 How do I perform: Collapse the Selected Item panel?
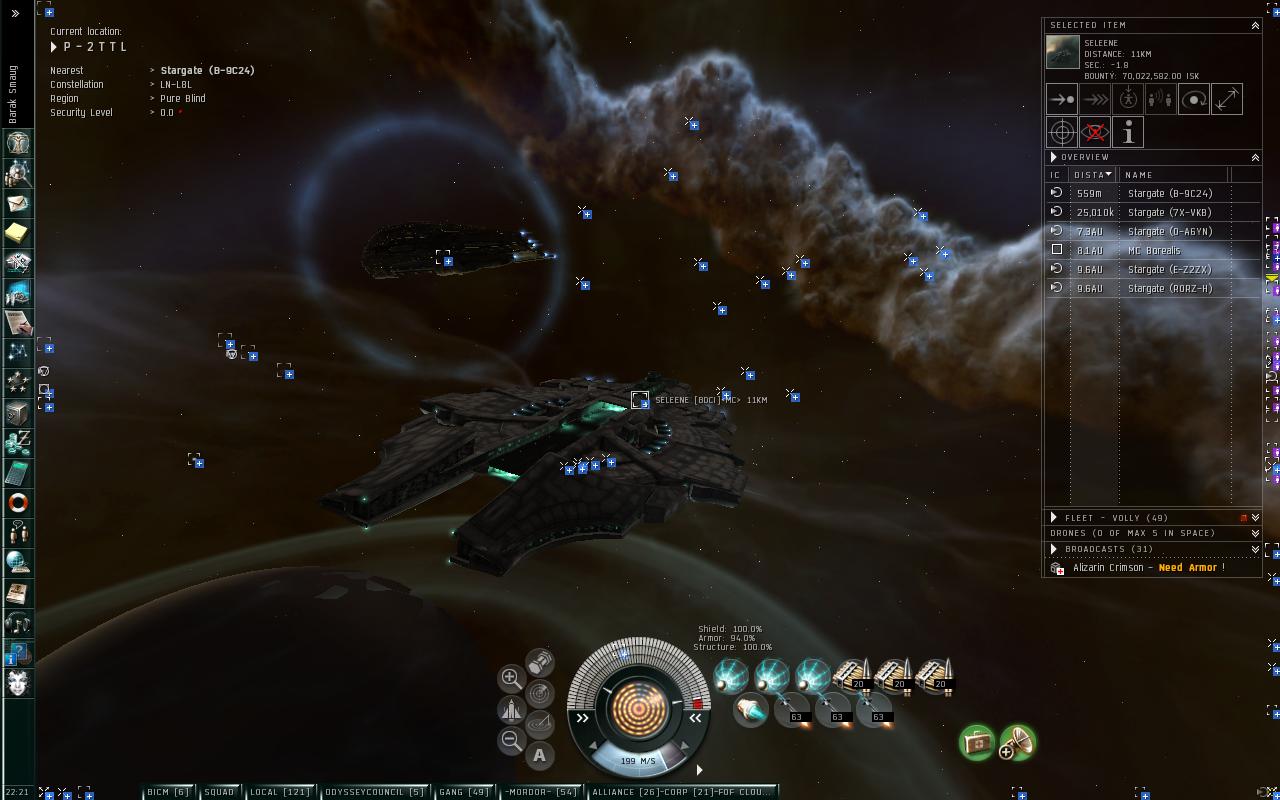point(1255,25)
